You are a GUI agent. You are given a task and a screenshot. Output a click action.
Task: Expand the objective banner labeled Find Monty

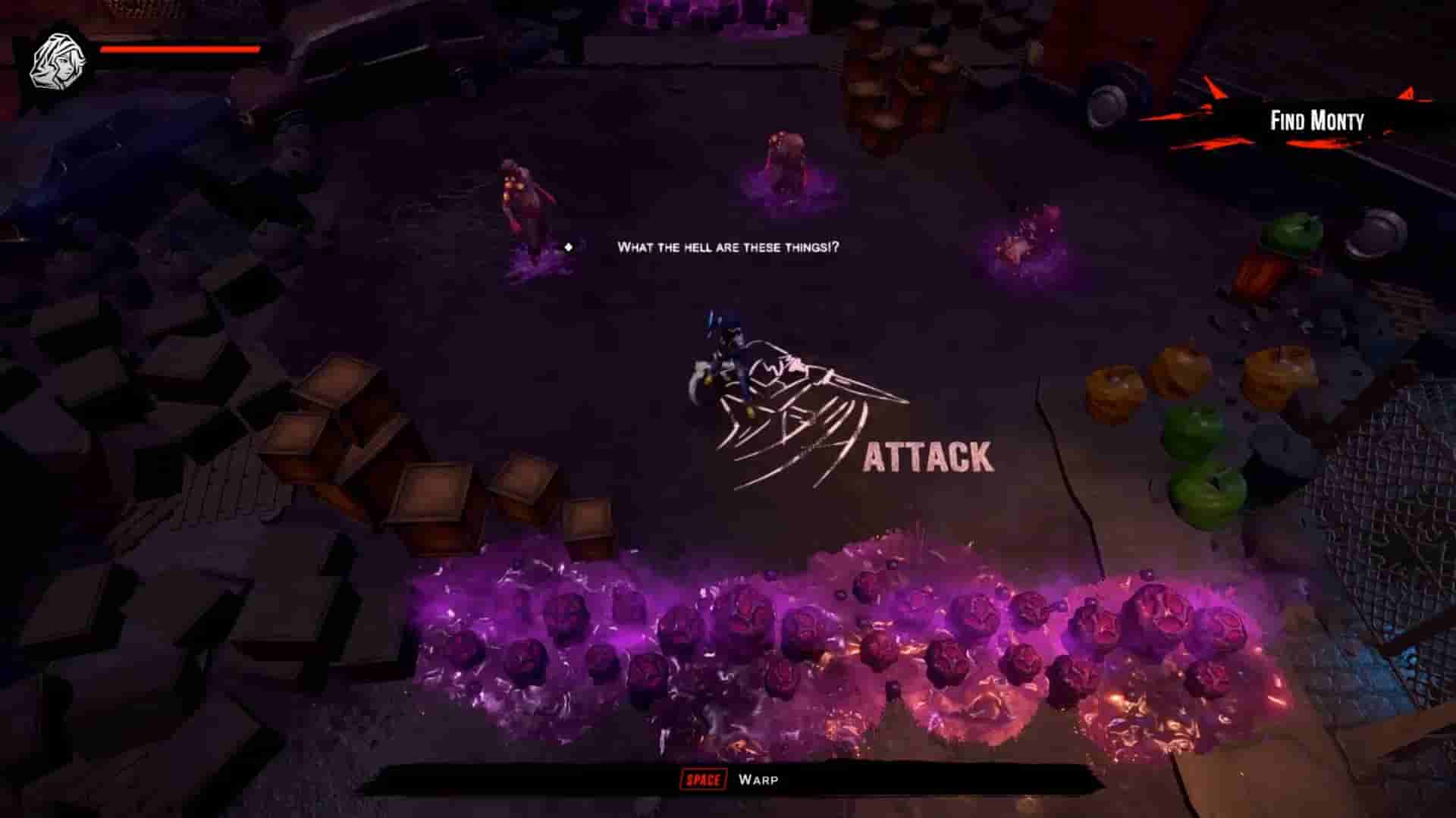click(x=1317, y=120)
